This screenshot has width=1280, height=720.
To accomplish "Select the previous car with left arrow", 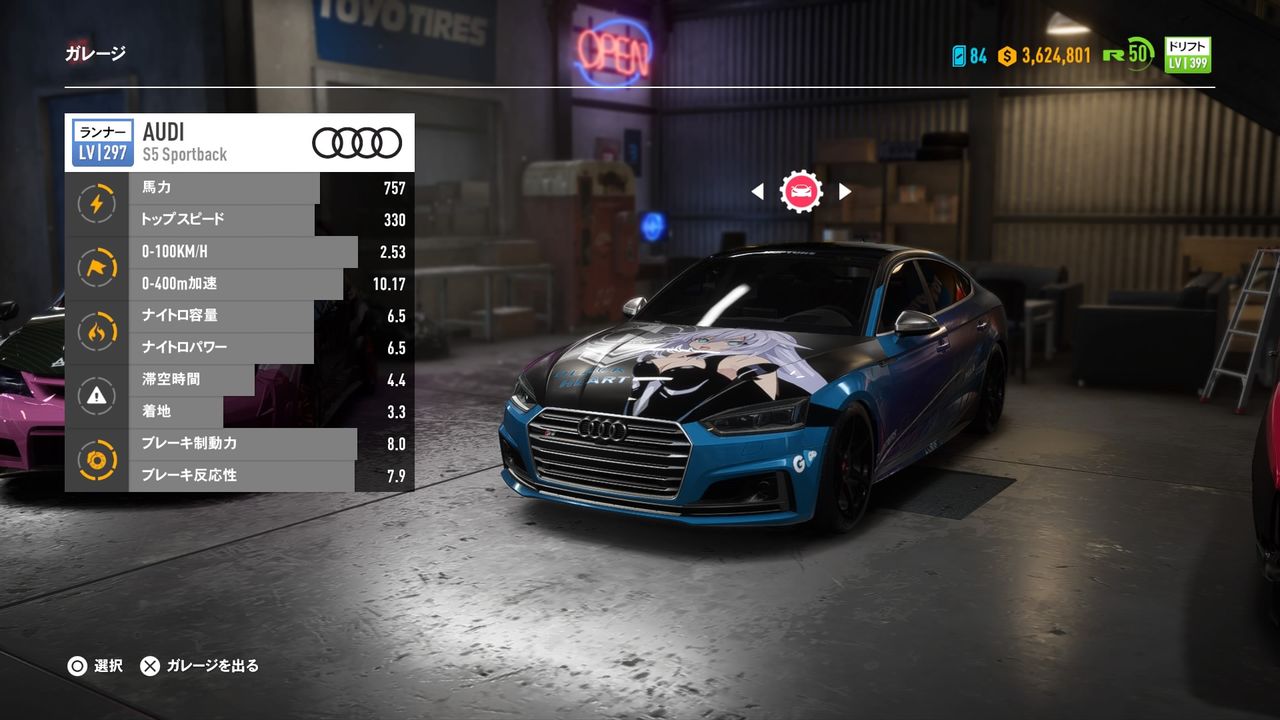I will [757, 191].
